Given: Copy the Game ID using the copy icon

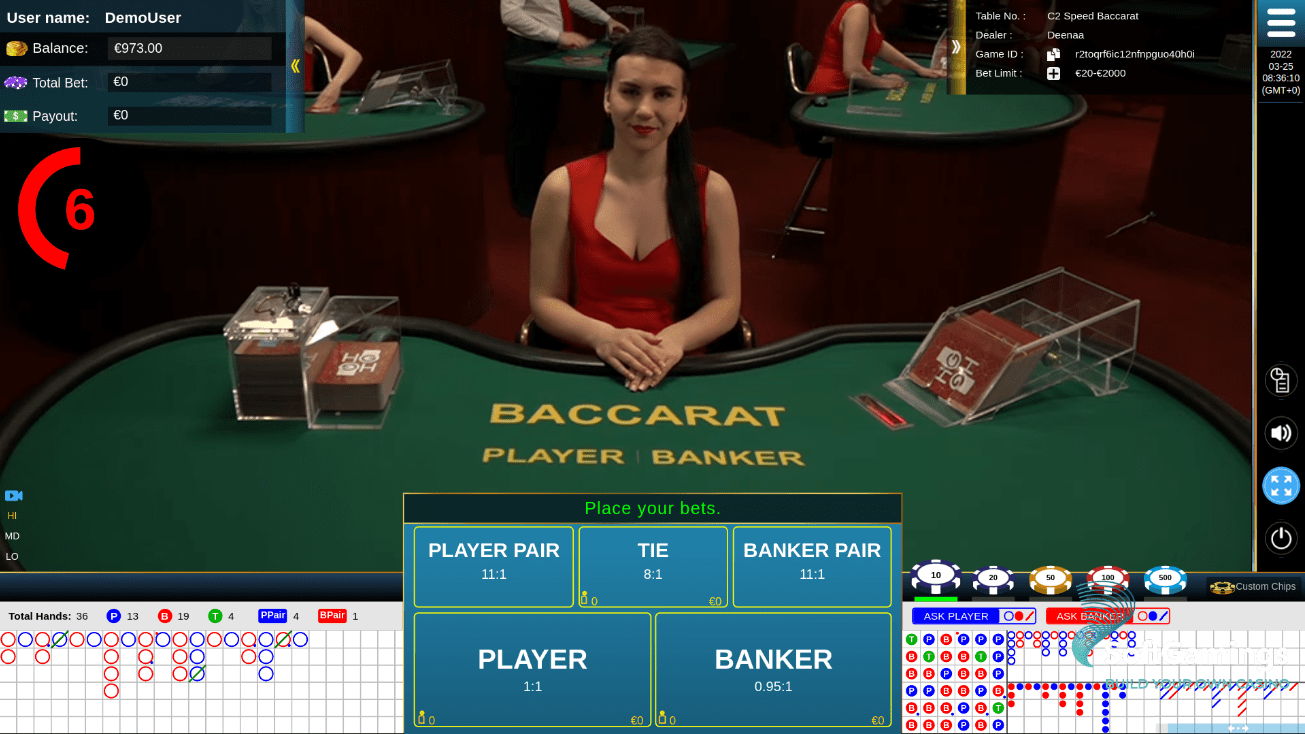Looking at the screenshot, I should point(1053,53).
